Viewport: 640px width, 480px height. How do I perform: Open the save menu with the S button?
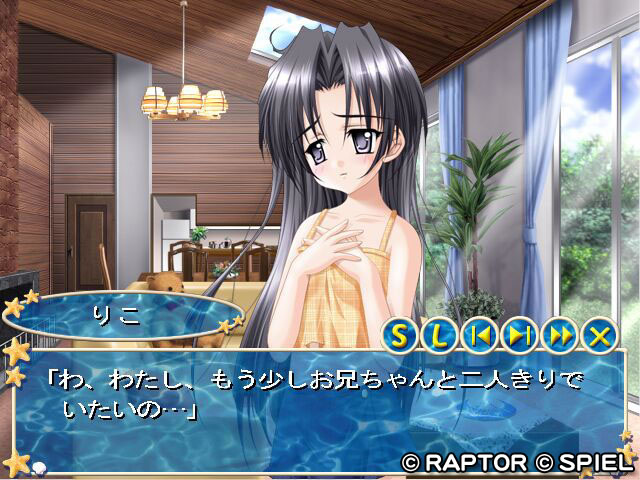click(x=401, y=335)
